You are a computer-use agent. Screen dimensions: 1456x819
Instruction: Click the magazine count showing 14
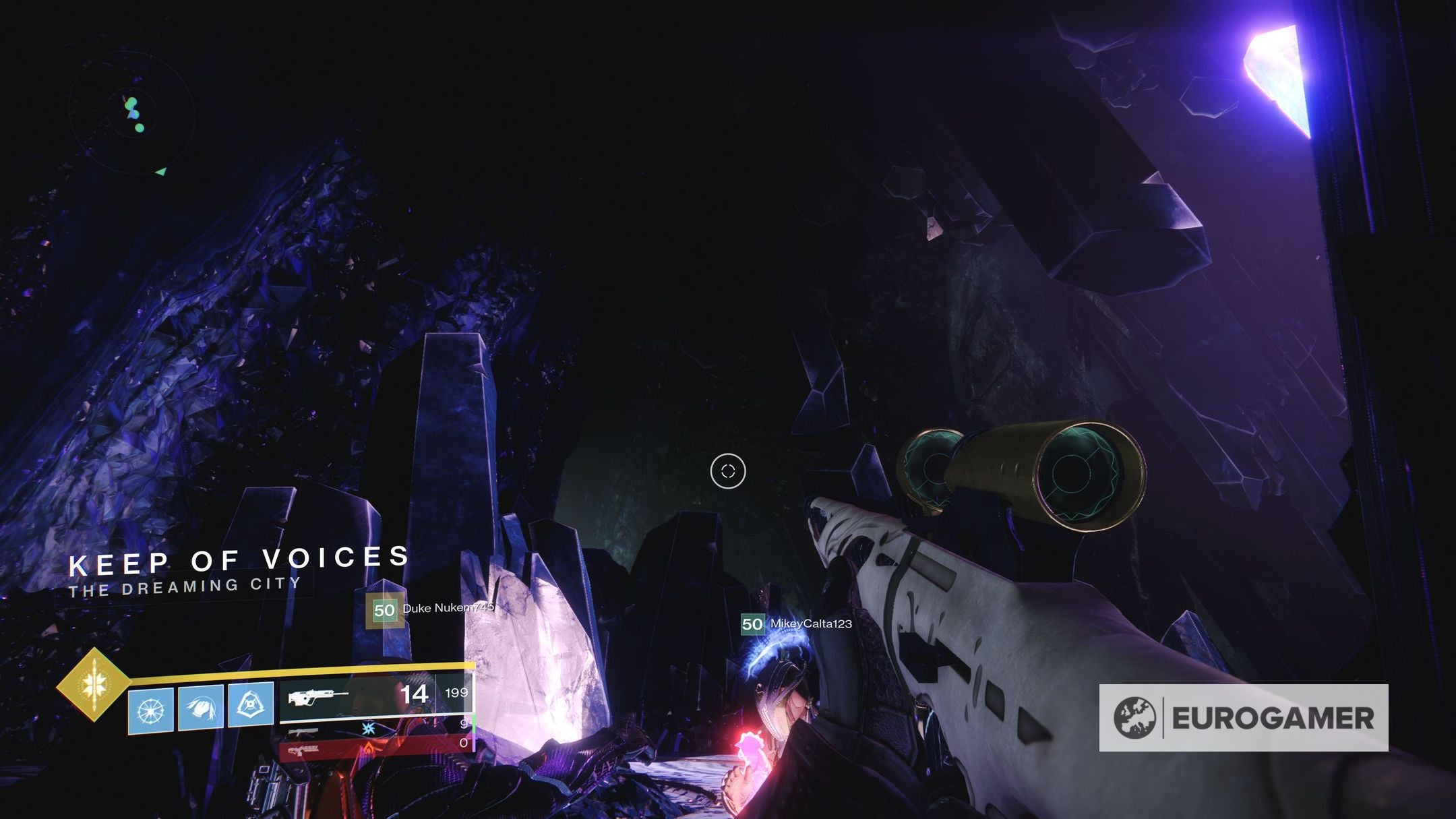coord(415,695)
